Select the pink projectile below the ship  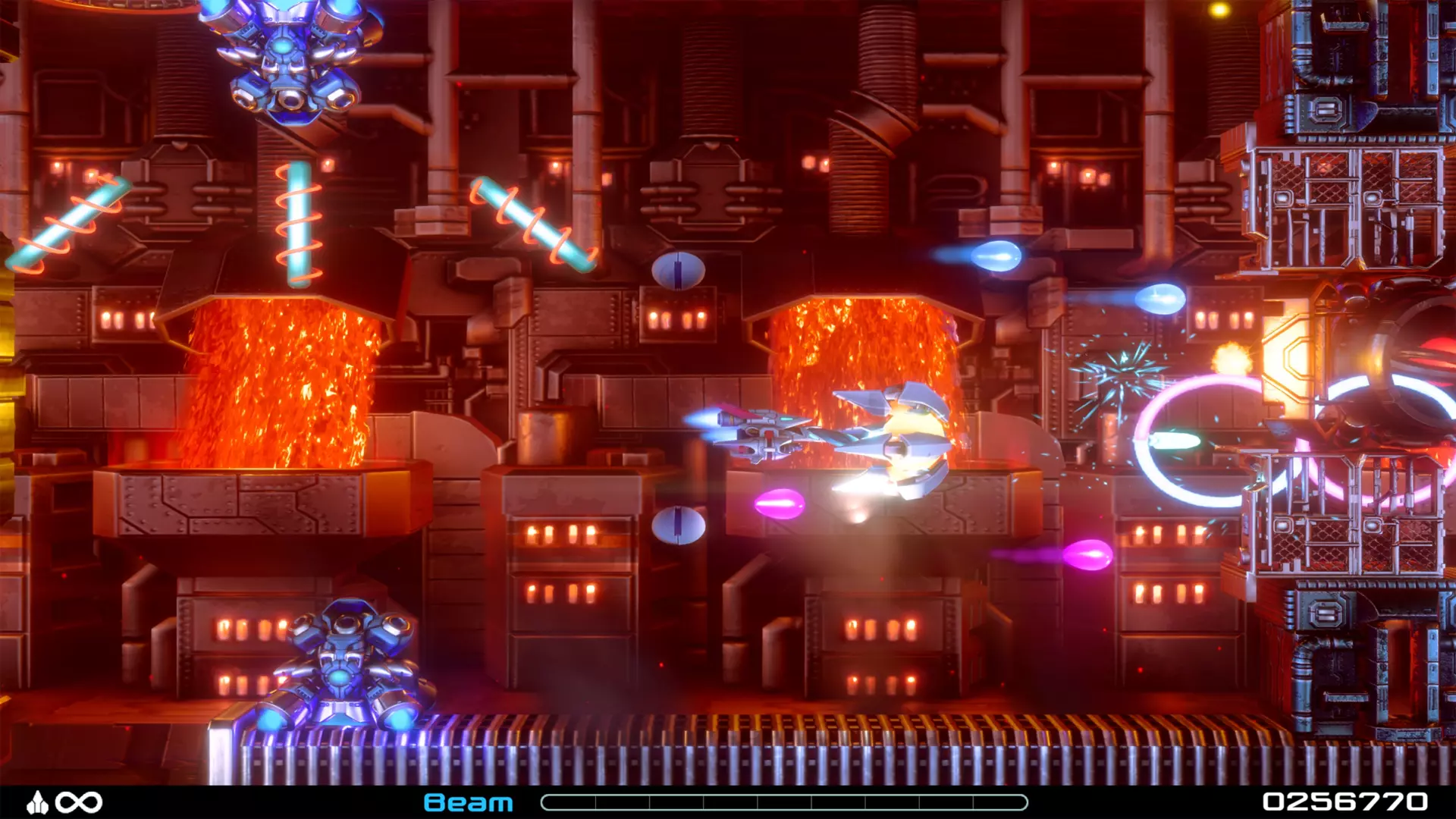coord(781,502)
